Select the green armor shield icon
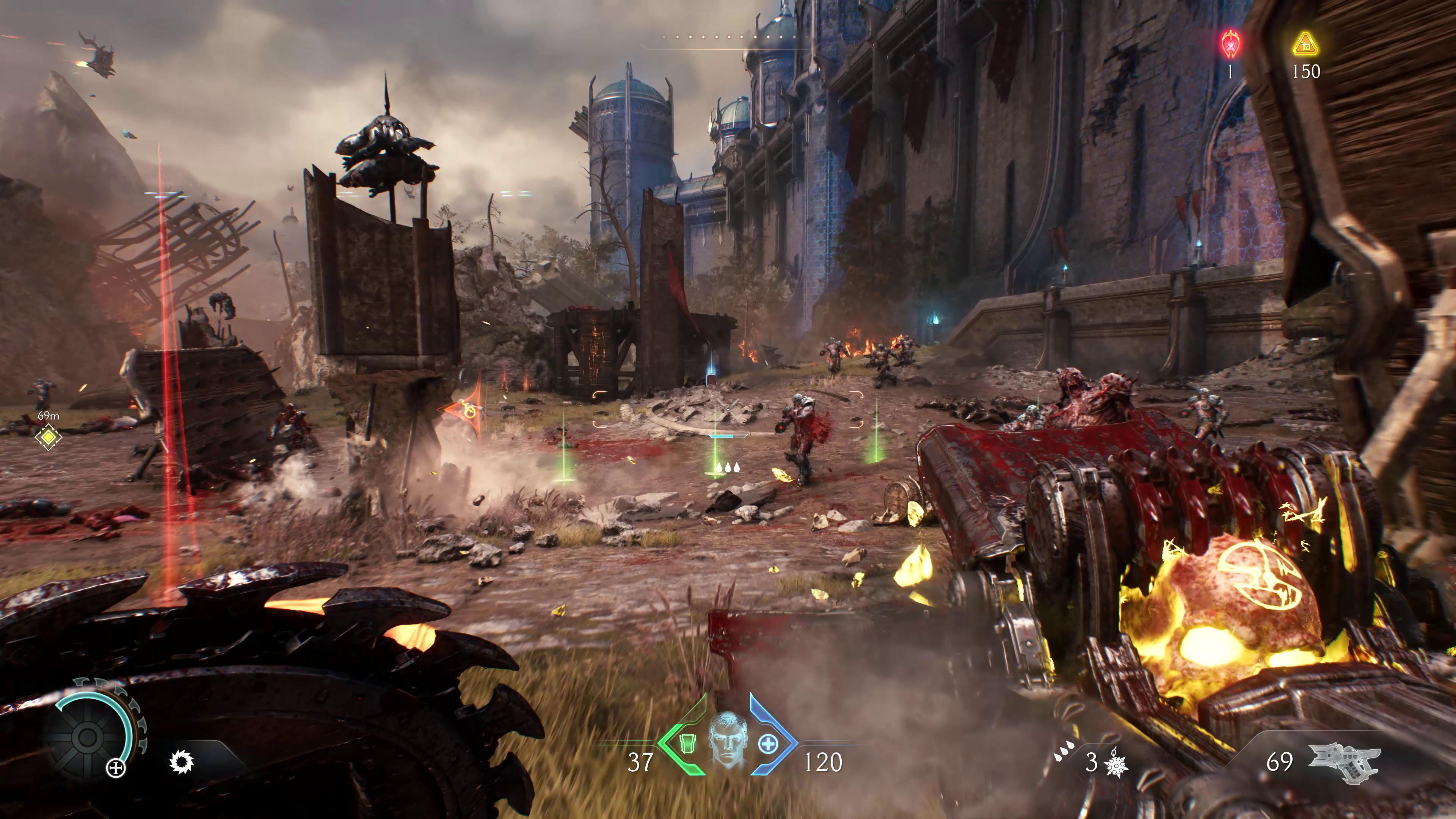Image resolution: width=1456 pixels, height=819 pixels. [686, 742]
